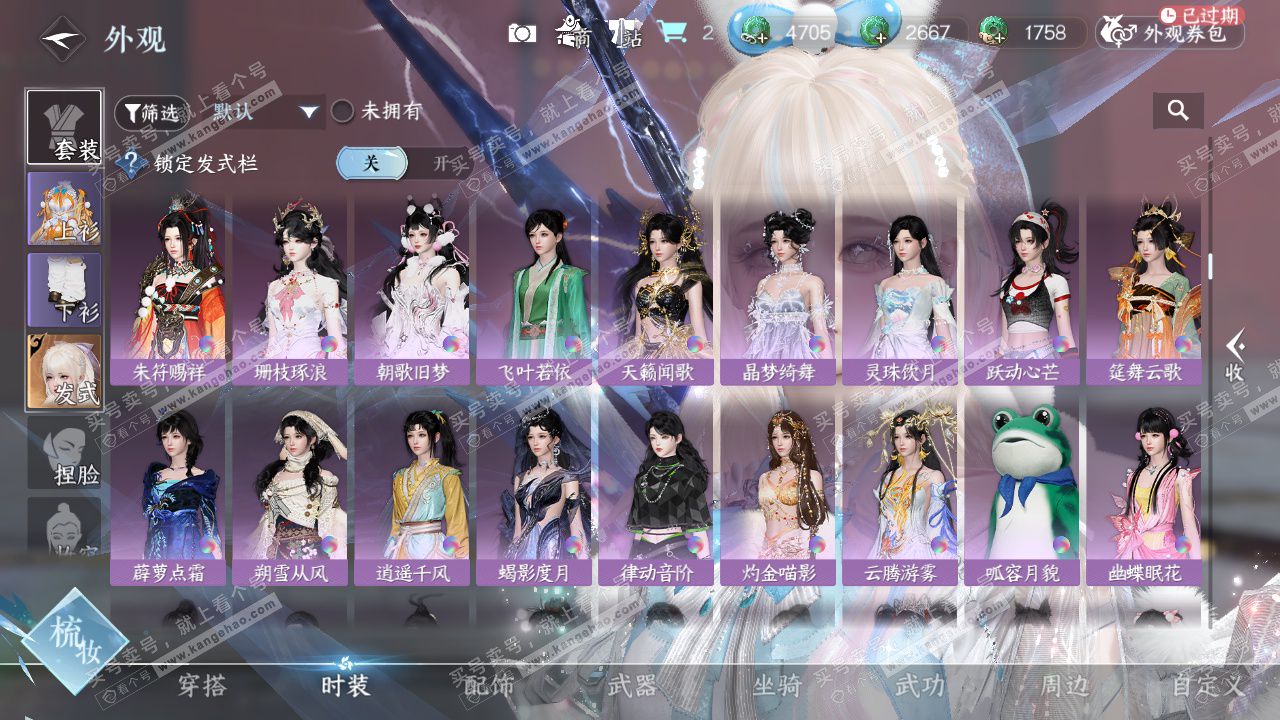Choose the 飞叶若依 green outfit
1280x720 pixels.
(535, 286)
